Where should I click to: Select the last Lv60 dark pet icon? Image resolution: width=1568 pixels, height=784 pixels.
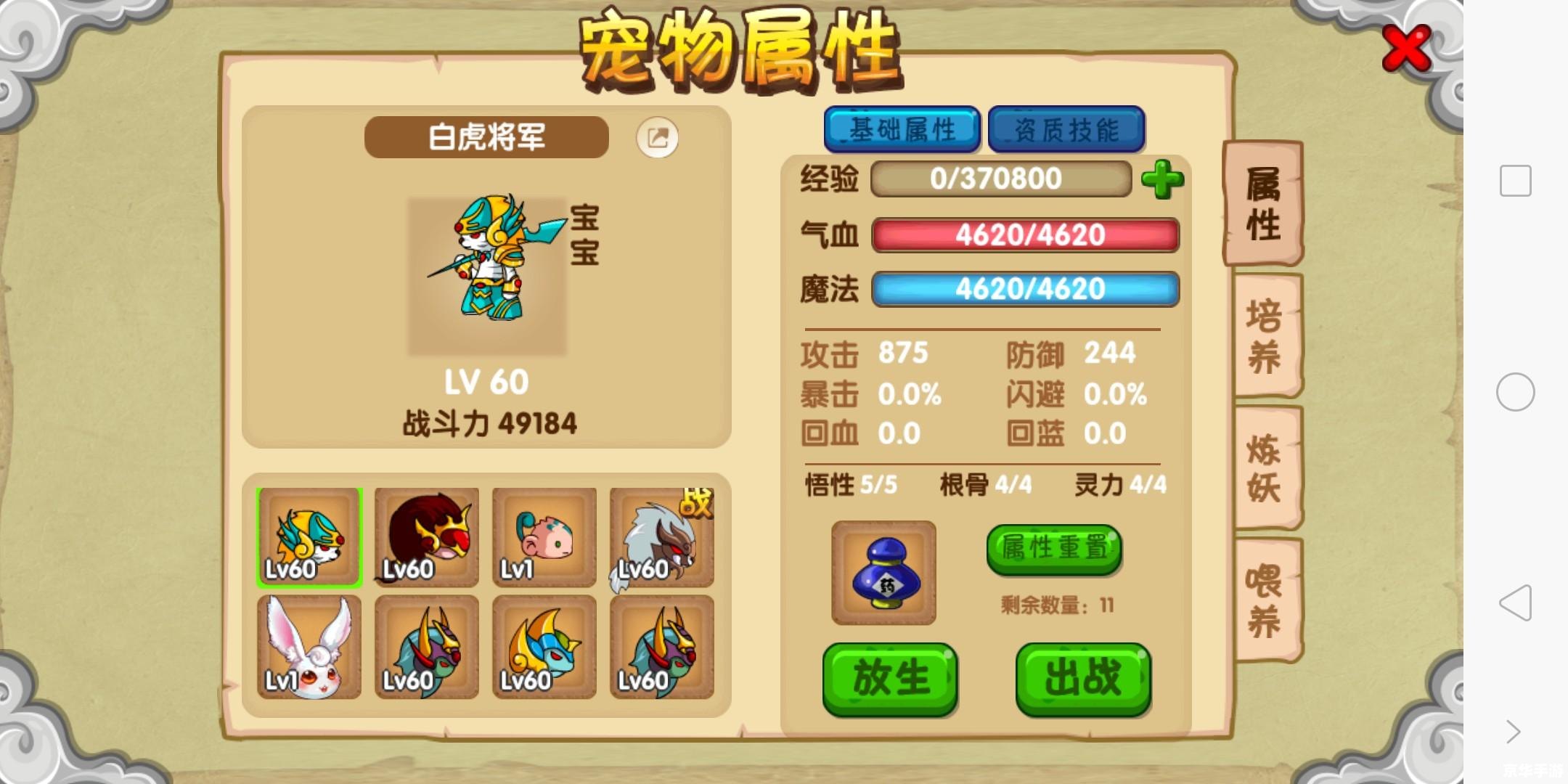pyautogui.click(x=661, y=646)
